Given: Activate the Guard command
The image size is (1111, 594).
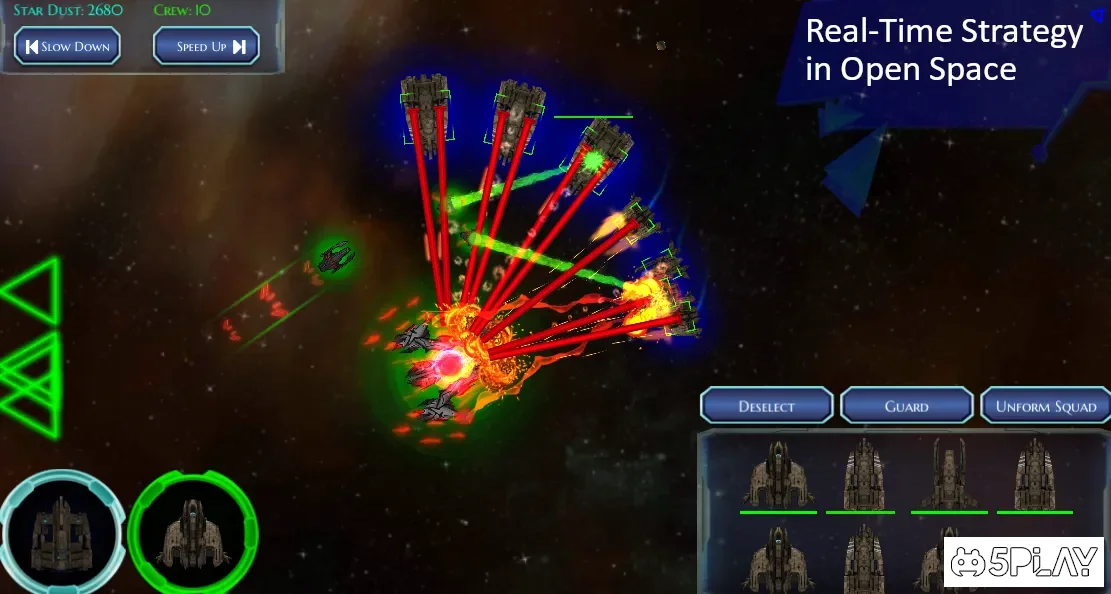Looking at the screenshot, I should (x=906, y=406).
